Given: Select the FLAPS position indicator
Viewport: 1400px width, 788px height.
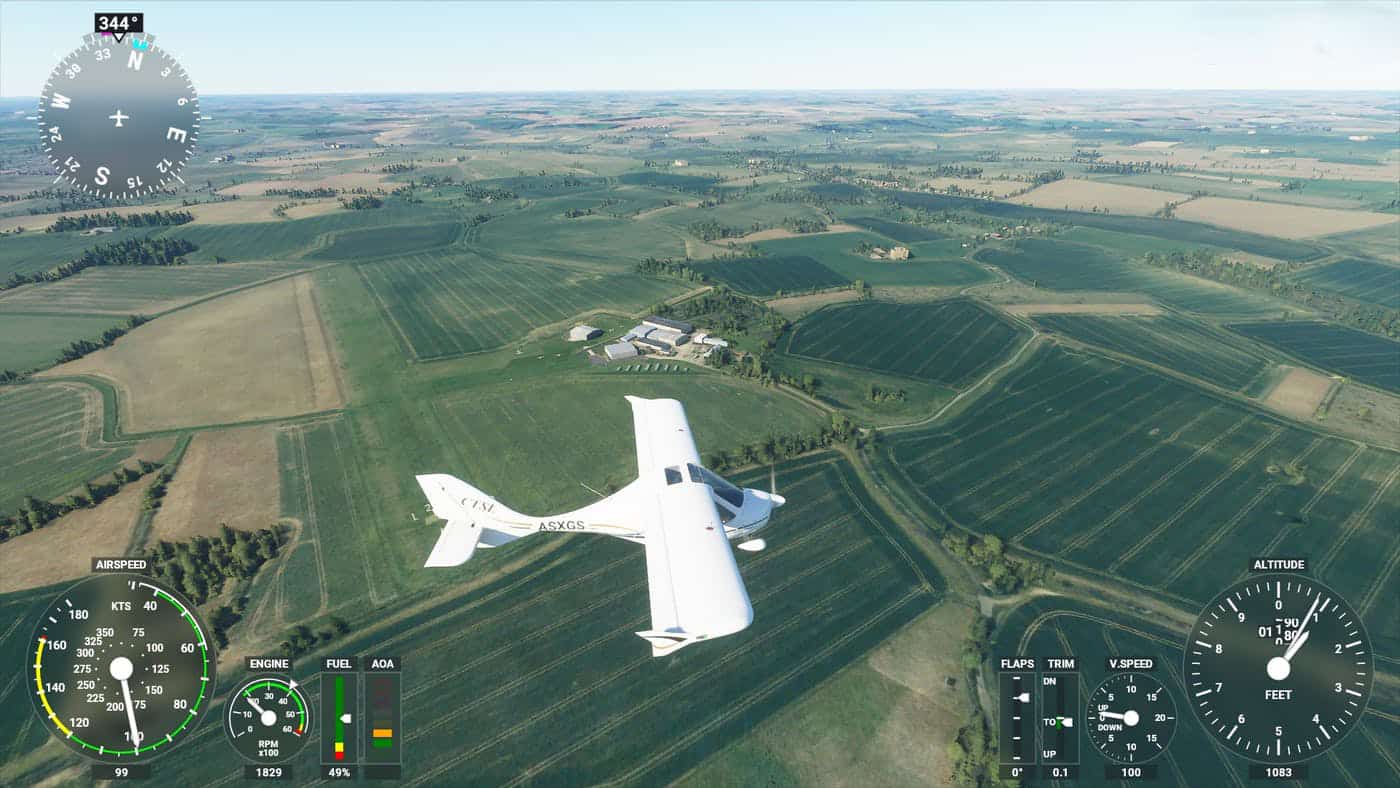Looking at the screenshot, I should (x=1017, y=717).
